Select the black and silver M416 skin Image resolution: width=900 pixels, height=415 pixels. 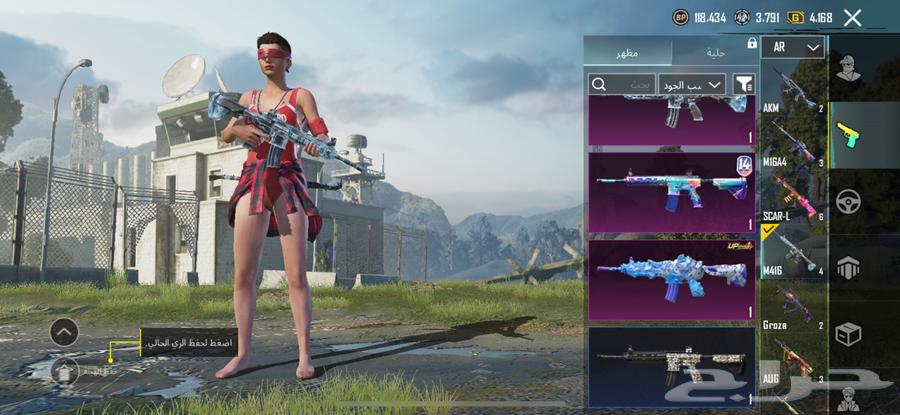point(671,365)
